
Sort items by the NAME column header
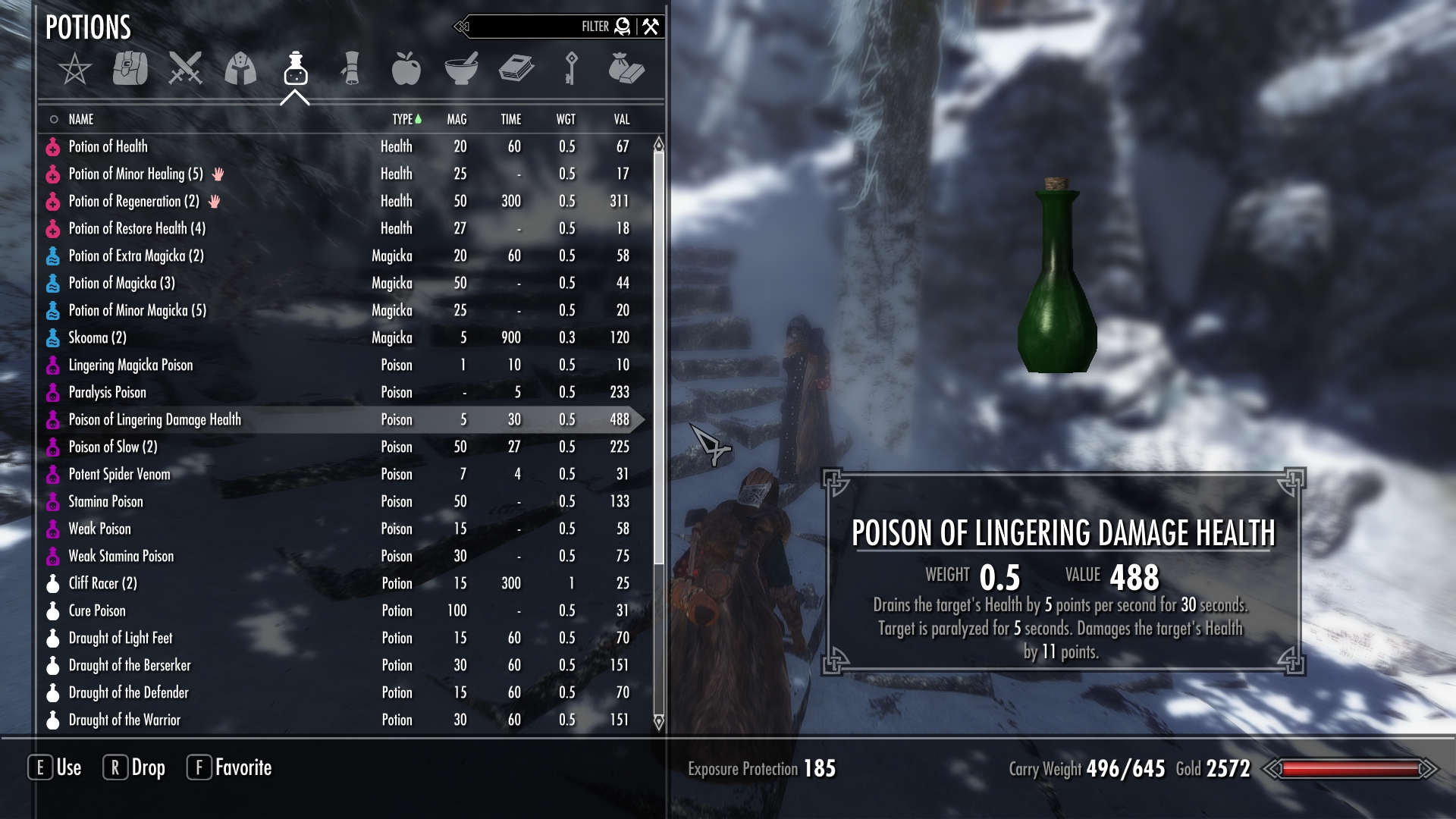(81, 119)
